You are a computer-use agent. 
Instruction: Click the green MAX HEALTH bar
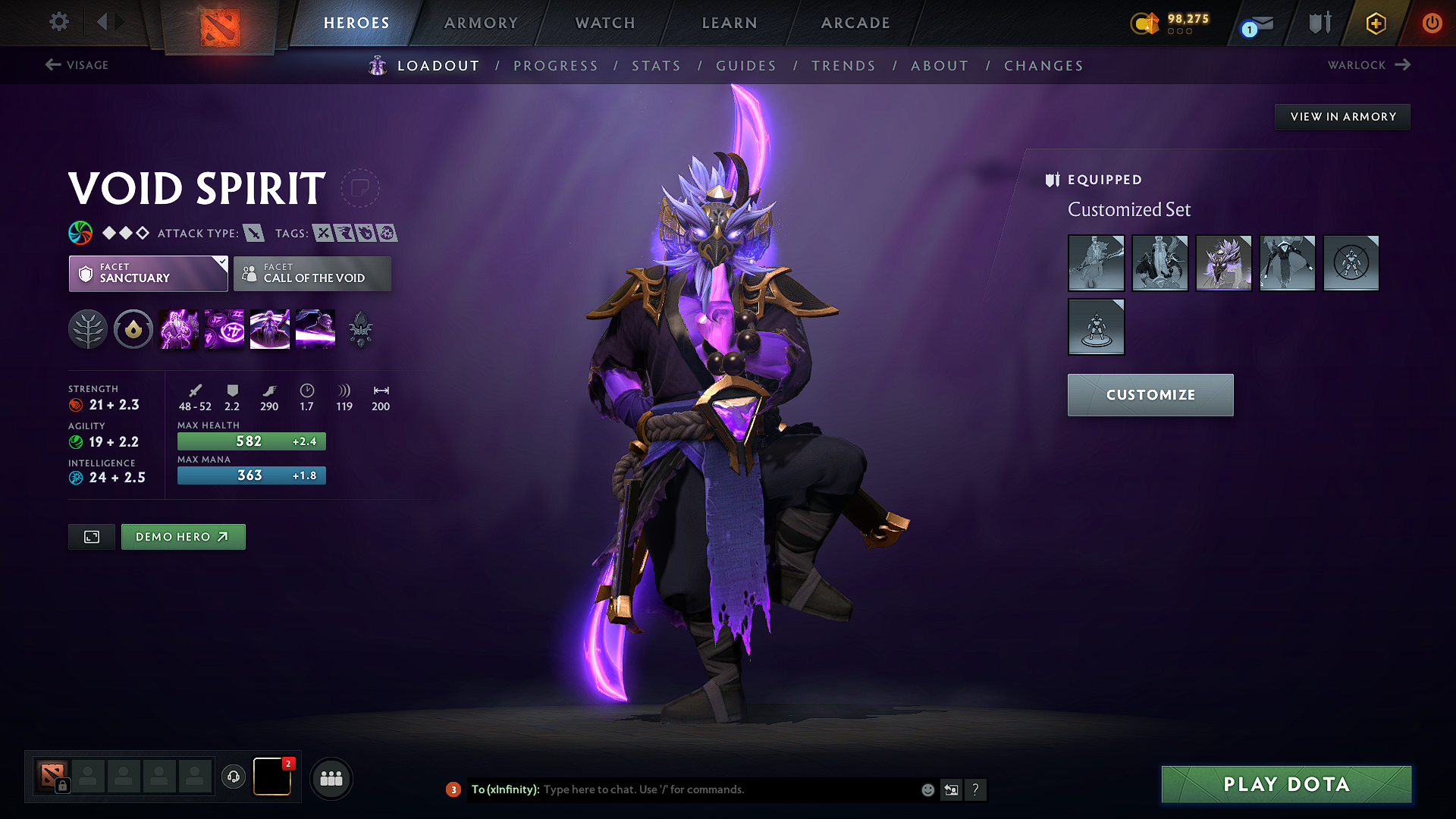[251, 441]
